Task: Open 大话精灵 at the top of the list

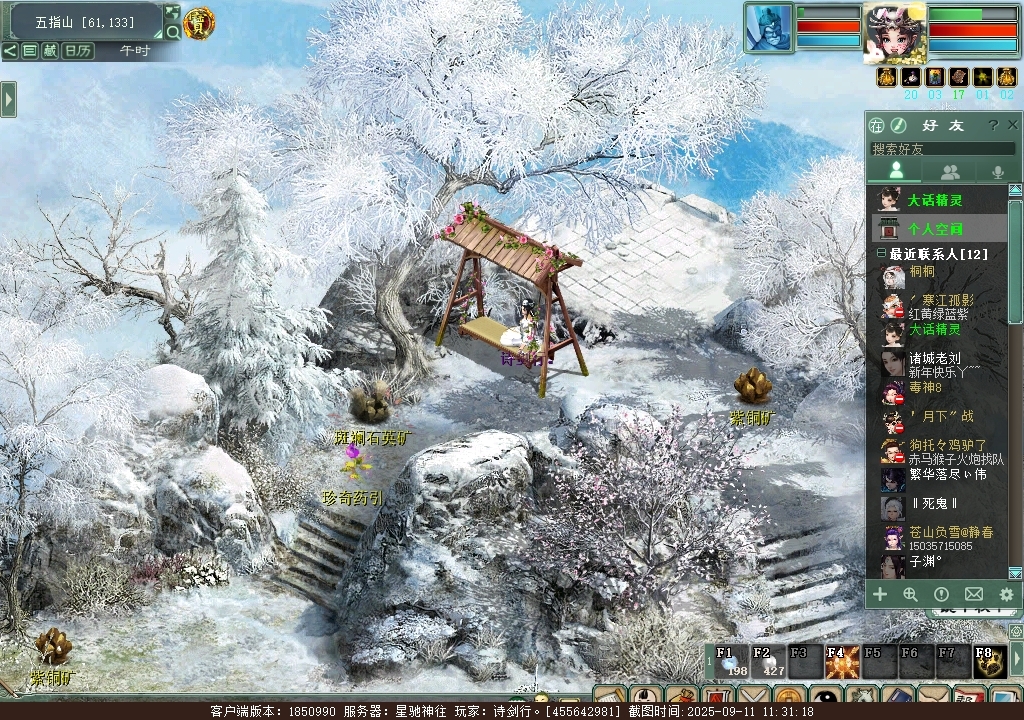Action: (x=935, y=200)
